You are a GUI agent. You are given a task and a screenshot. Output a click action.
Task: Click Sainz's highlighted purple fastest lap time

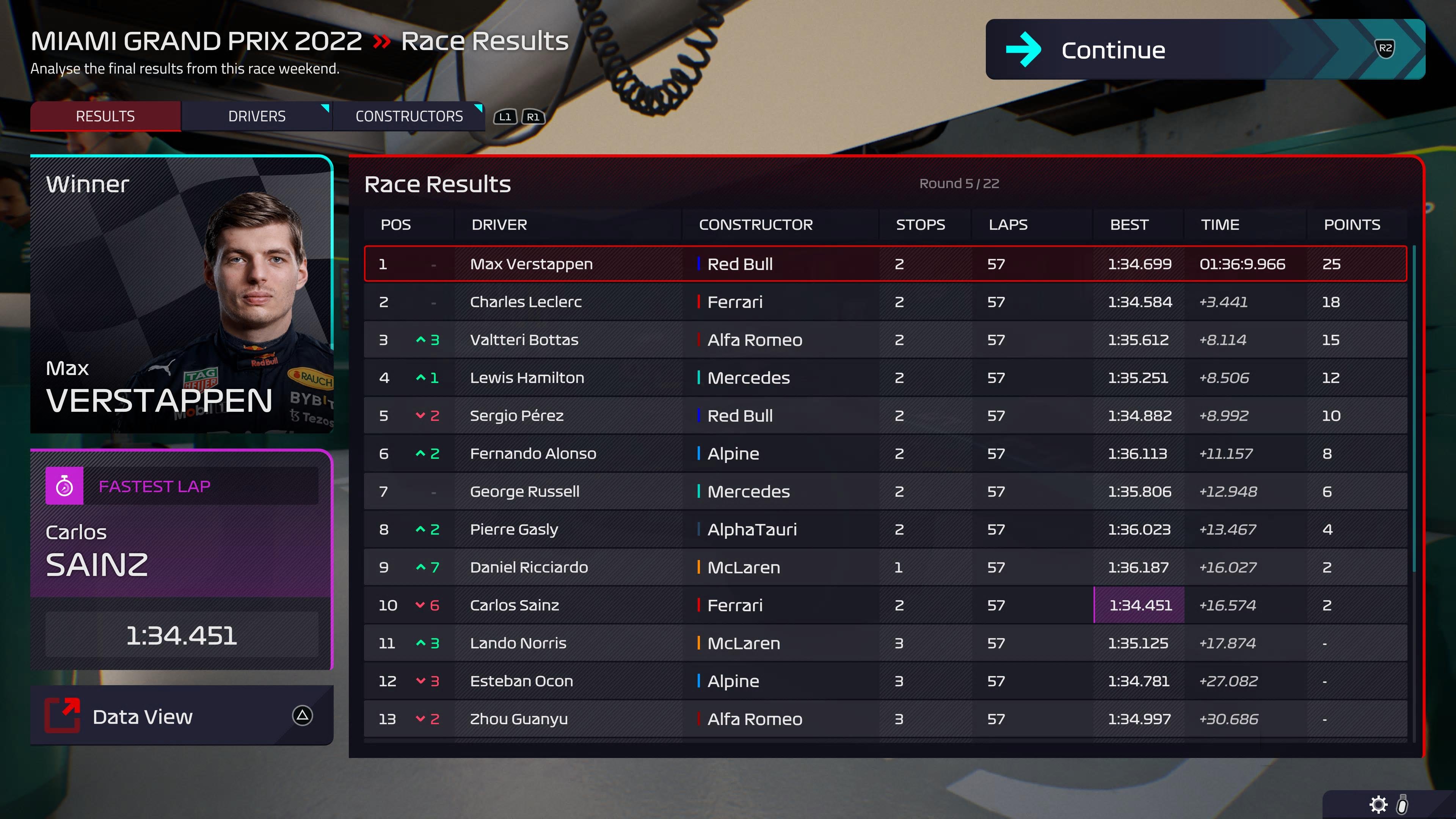coord(1138,605)
